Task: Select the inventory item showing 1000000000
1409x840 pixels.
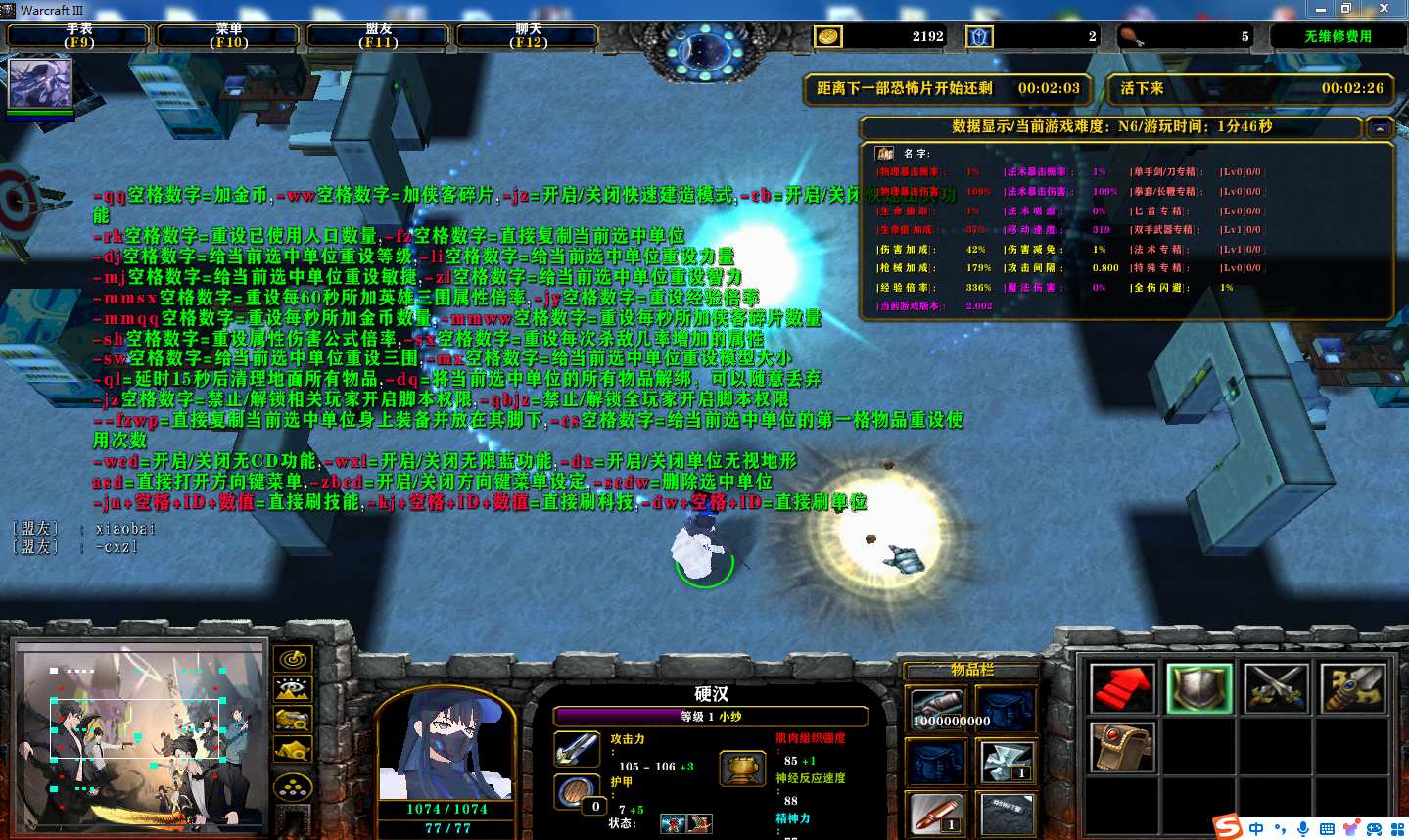Action: tap(937, 710)
